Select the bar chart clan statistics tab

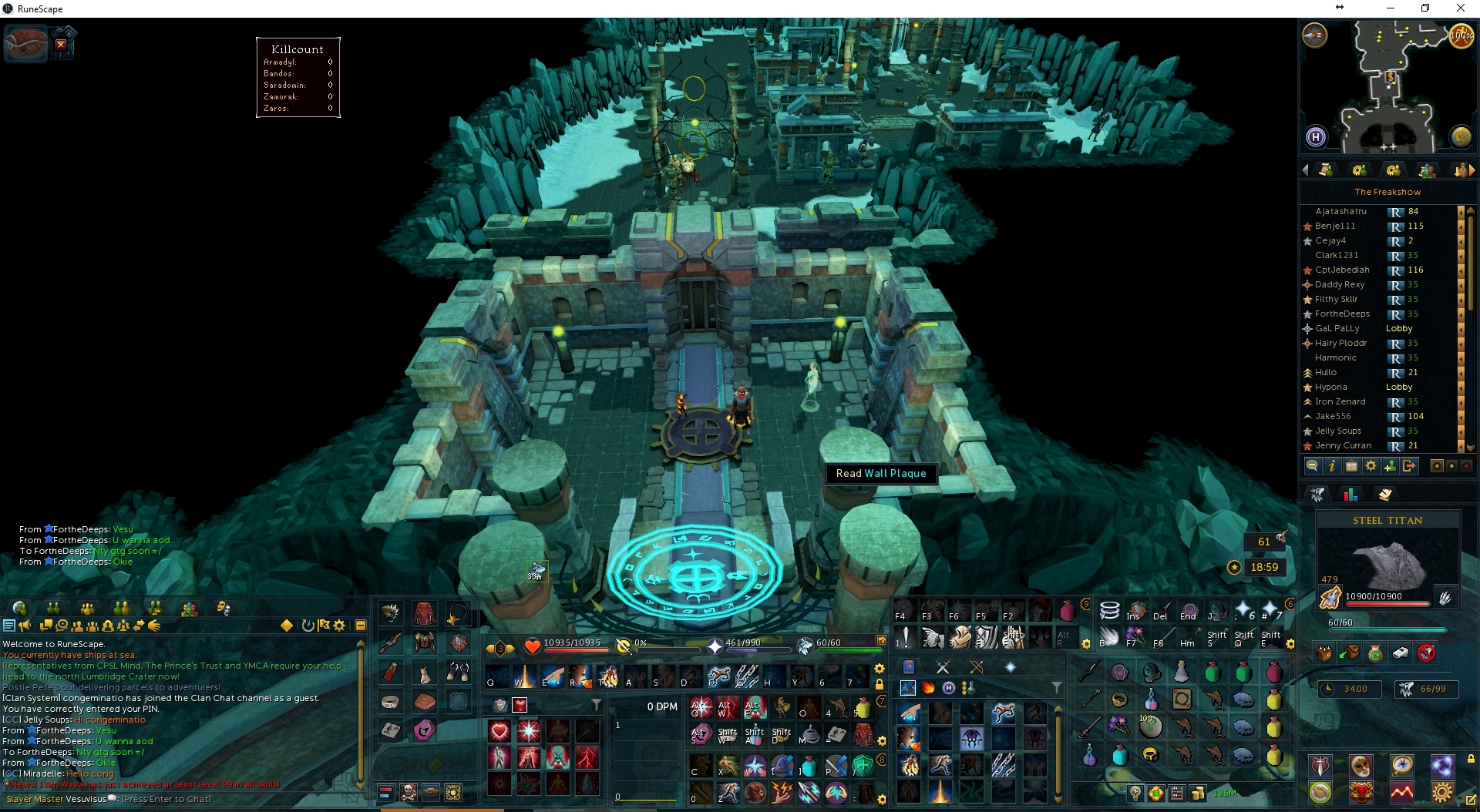click(1350, 495)
